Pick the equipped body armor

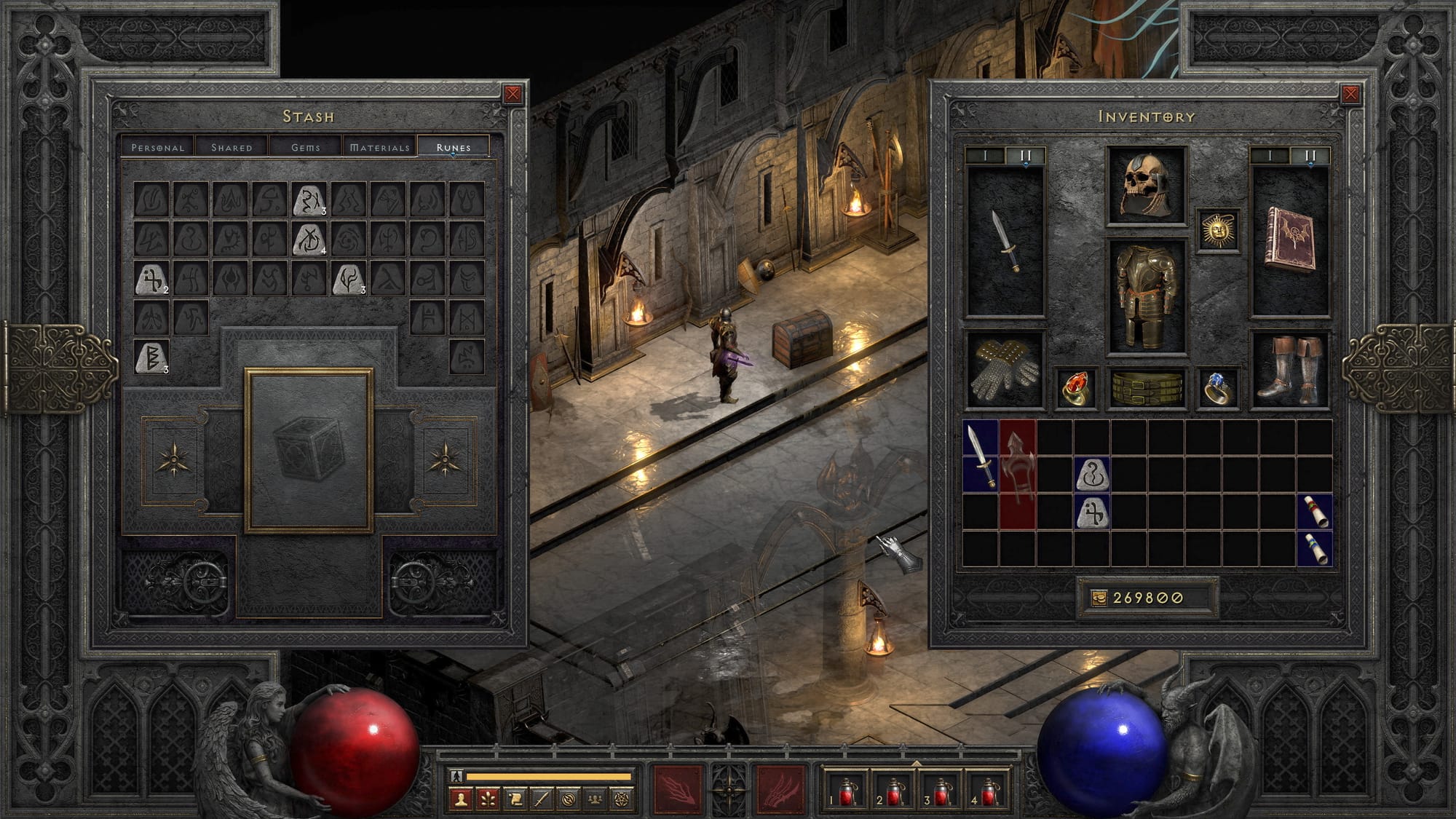coord(1147,296)
